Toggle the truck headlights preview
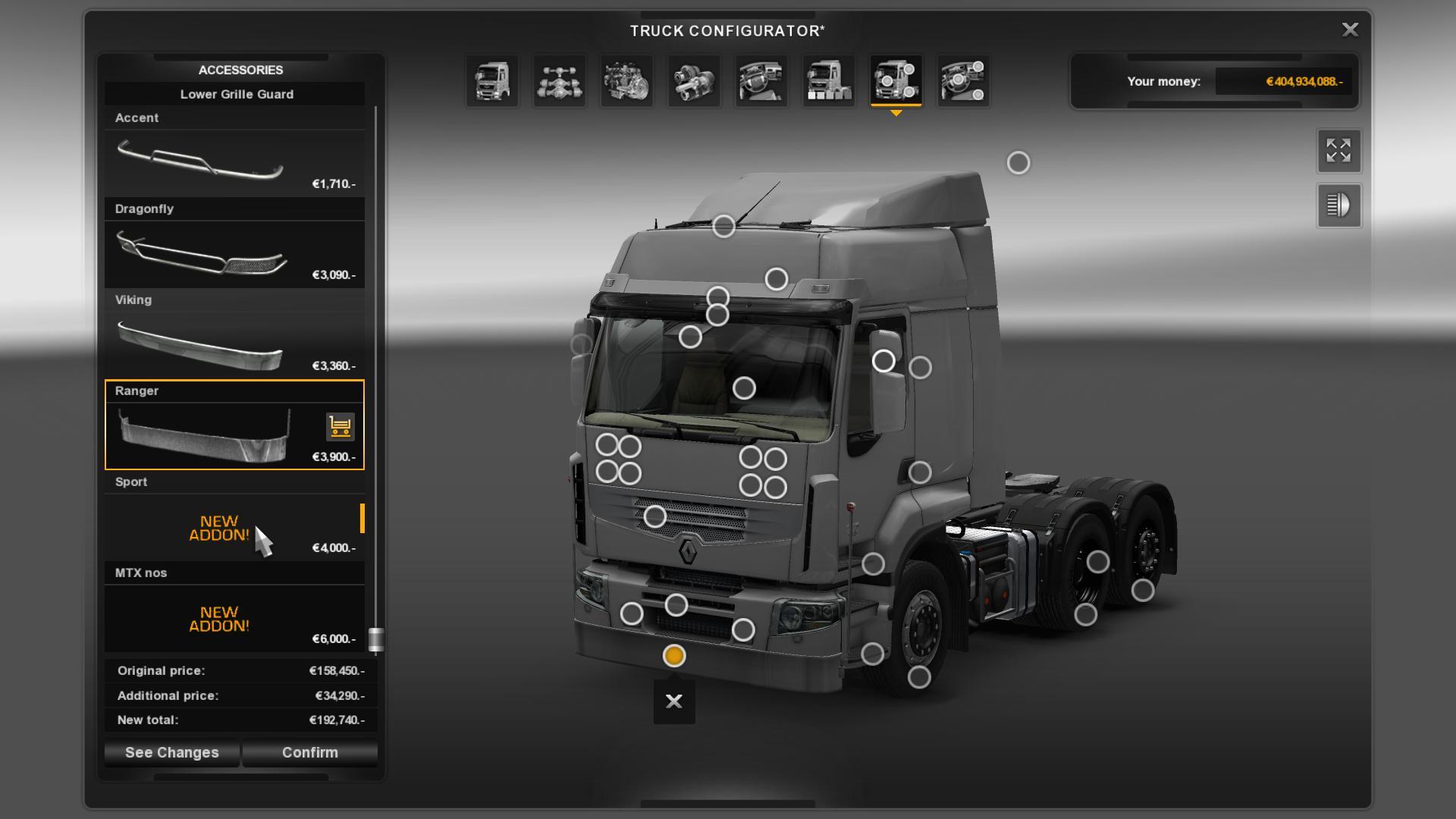Screen dimensions: 1456x819 point(1338,206)
